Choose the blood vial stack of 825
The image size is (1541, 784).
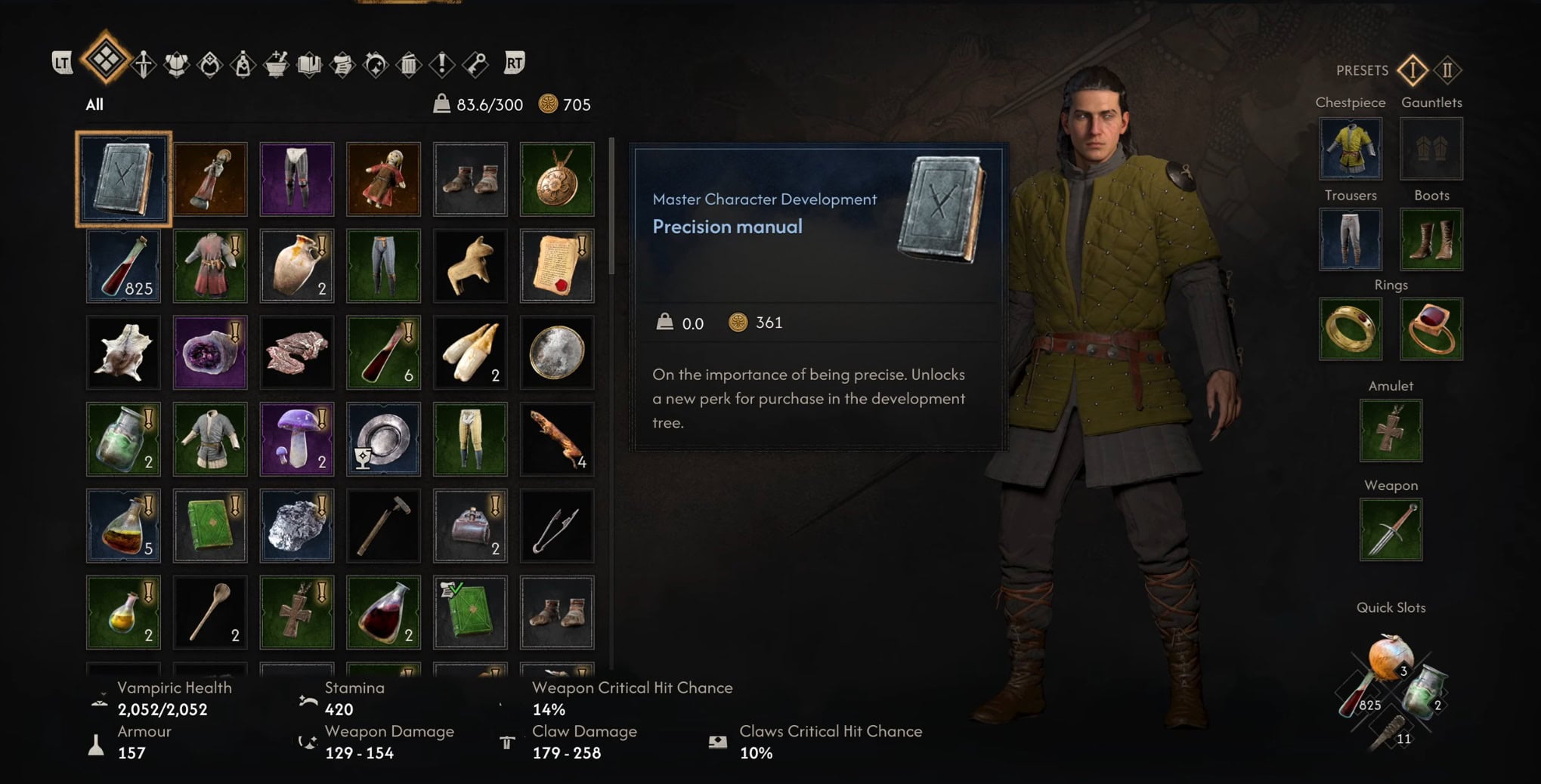click(x=123, y=266)
